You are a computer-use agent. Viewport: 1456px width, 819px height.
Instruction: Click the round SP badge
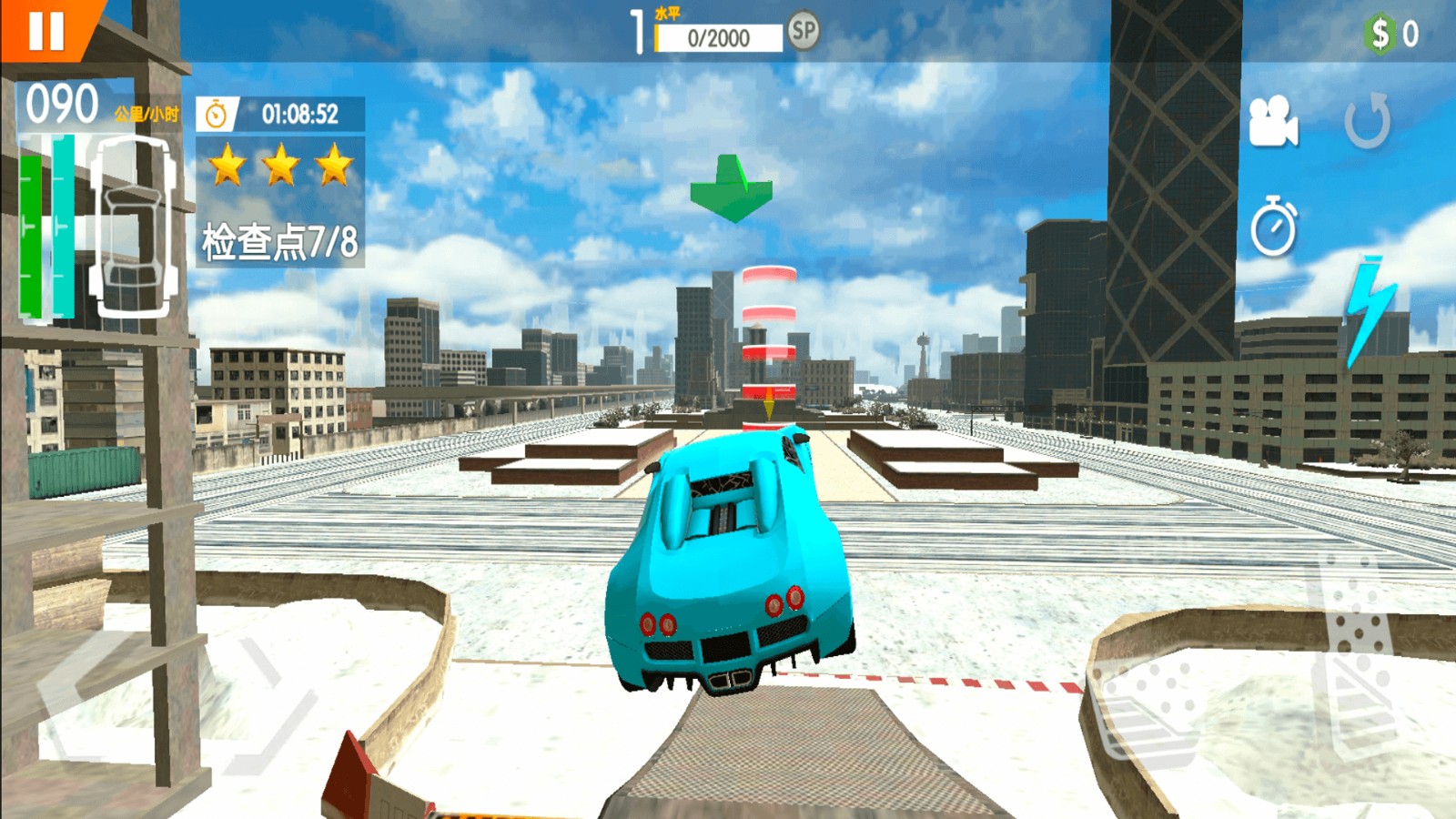point(803,32)
